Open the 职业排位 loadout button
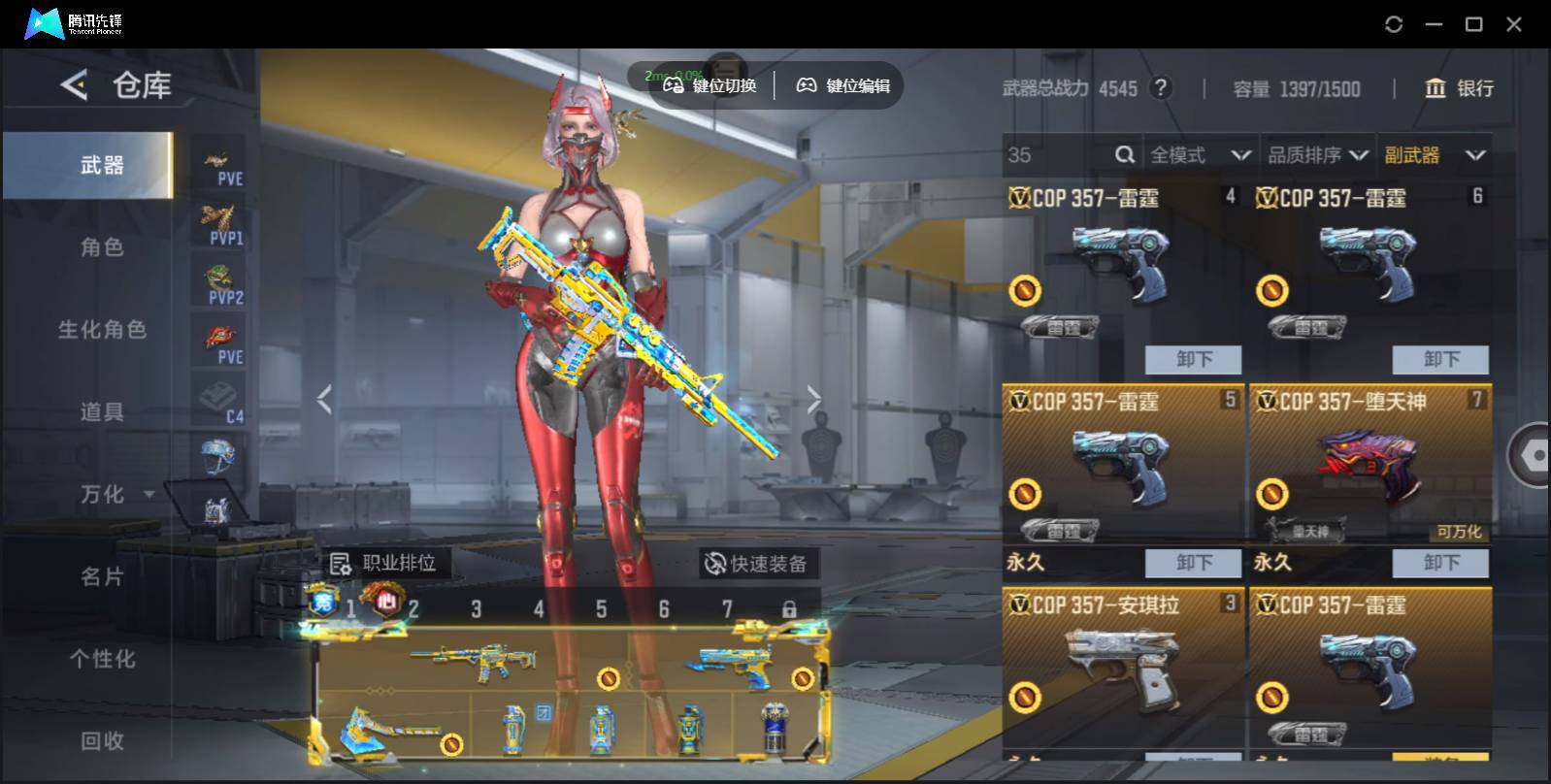 pyautogui.click(x=383, y=563)
